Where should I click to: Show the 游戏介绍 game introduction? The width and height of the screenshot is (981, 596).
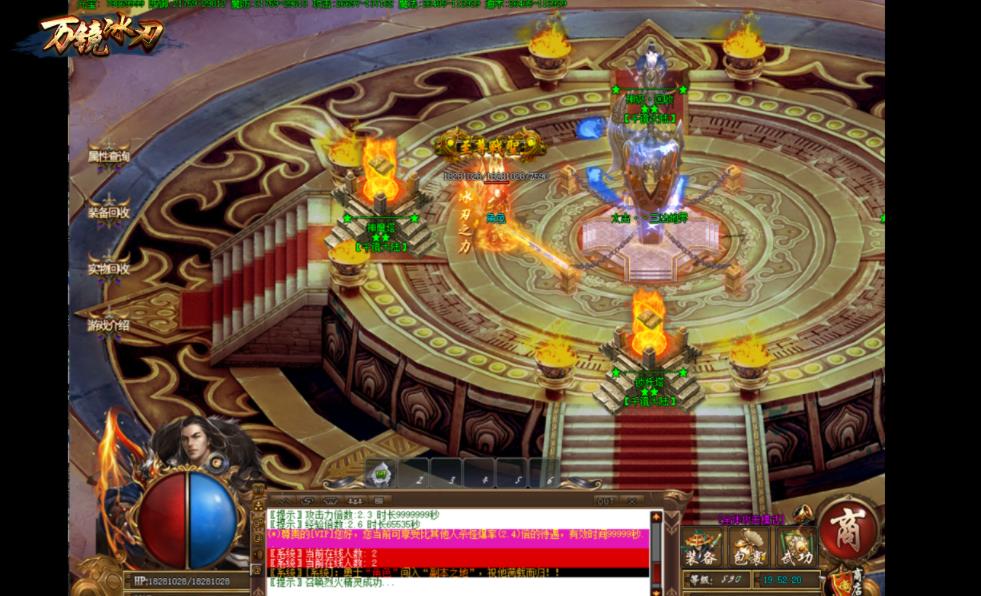[108, 325]
